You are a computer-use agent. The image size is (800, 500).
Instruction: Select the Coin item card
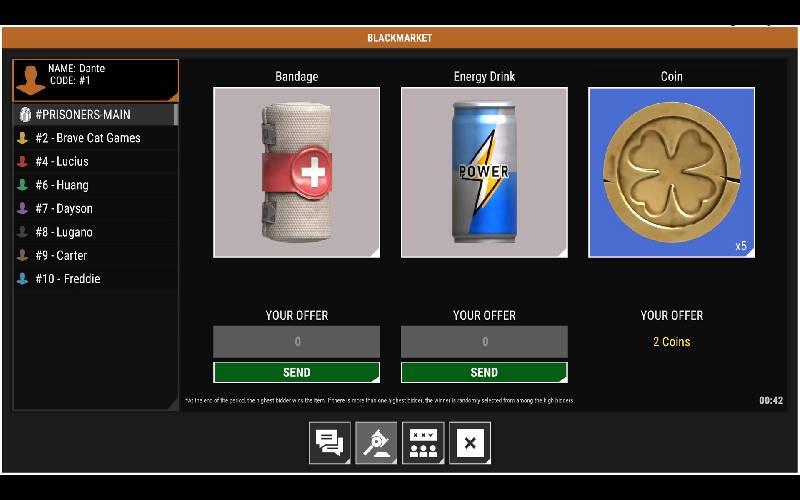tap(671, 172)
